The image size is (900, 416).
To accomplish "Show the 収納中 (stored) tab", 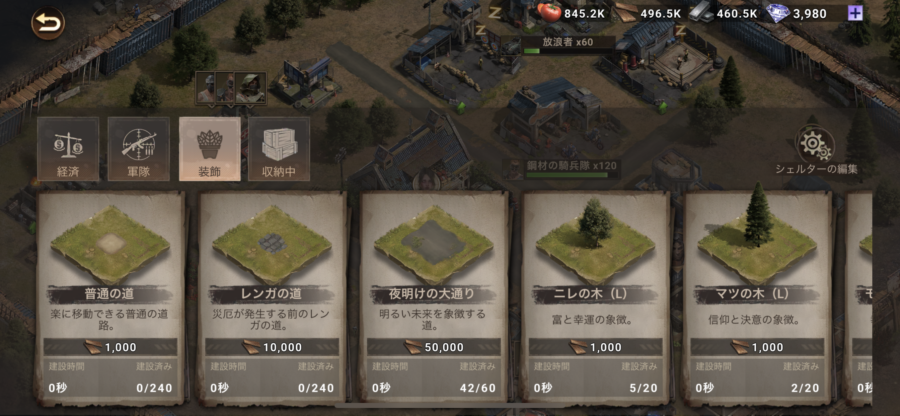I will [x=279, y=149].
